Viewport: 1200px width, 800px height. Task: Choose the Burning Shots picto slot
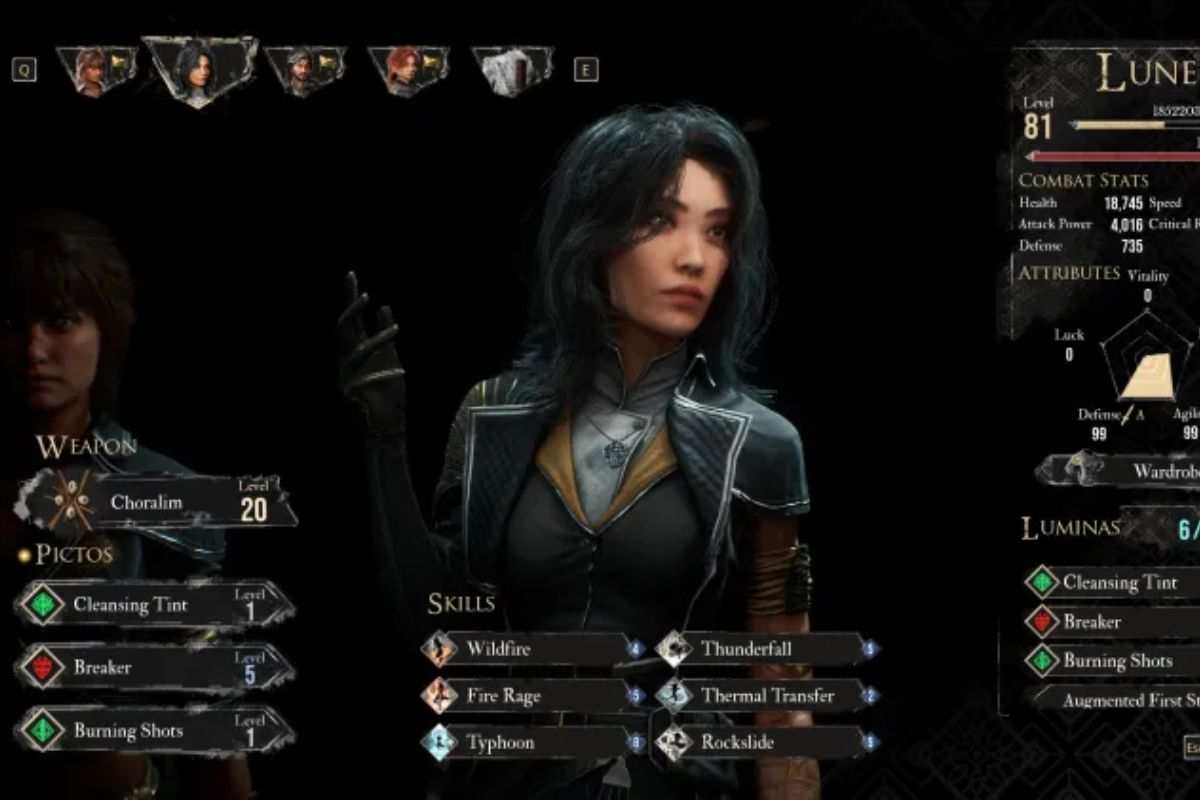pos(155,731)
